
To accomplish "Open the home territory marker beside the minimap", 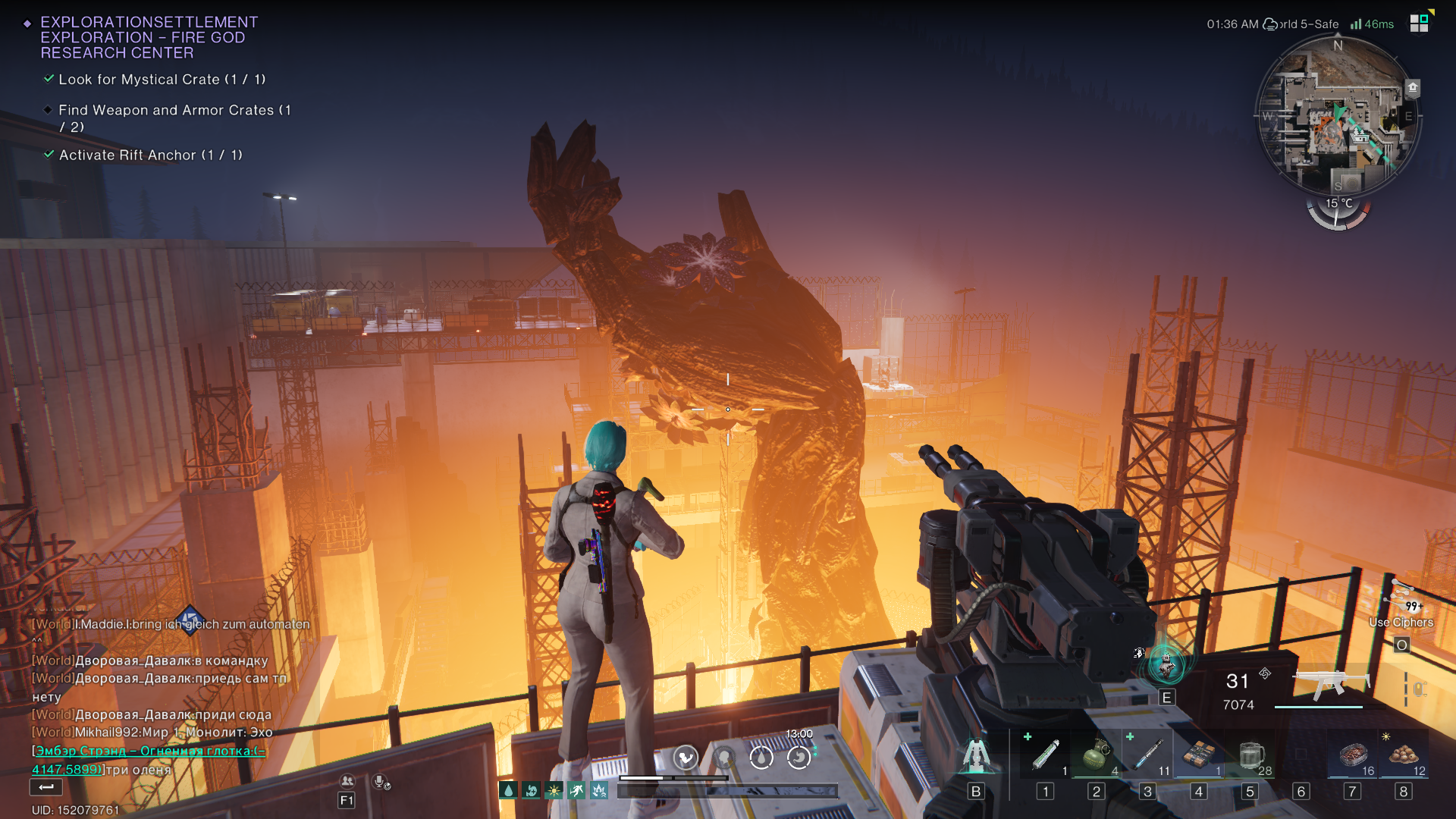I will pos(1412,87).
